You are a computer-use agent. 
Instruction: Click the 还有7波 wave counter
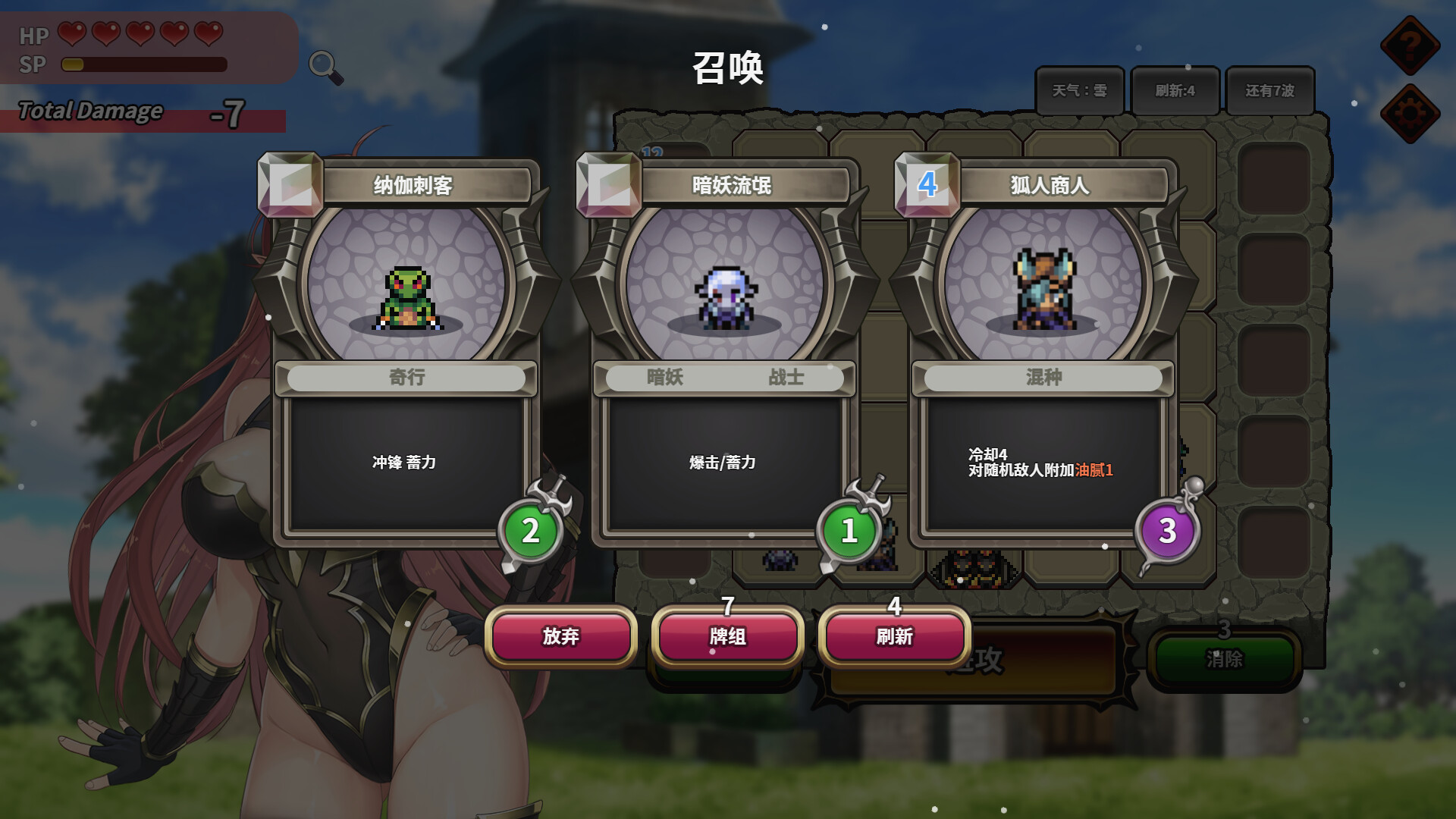click(x=1269, y=90)
